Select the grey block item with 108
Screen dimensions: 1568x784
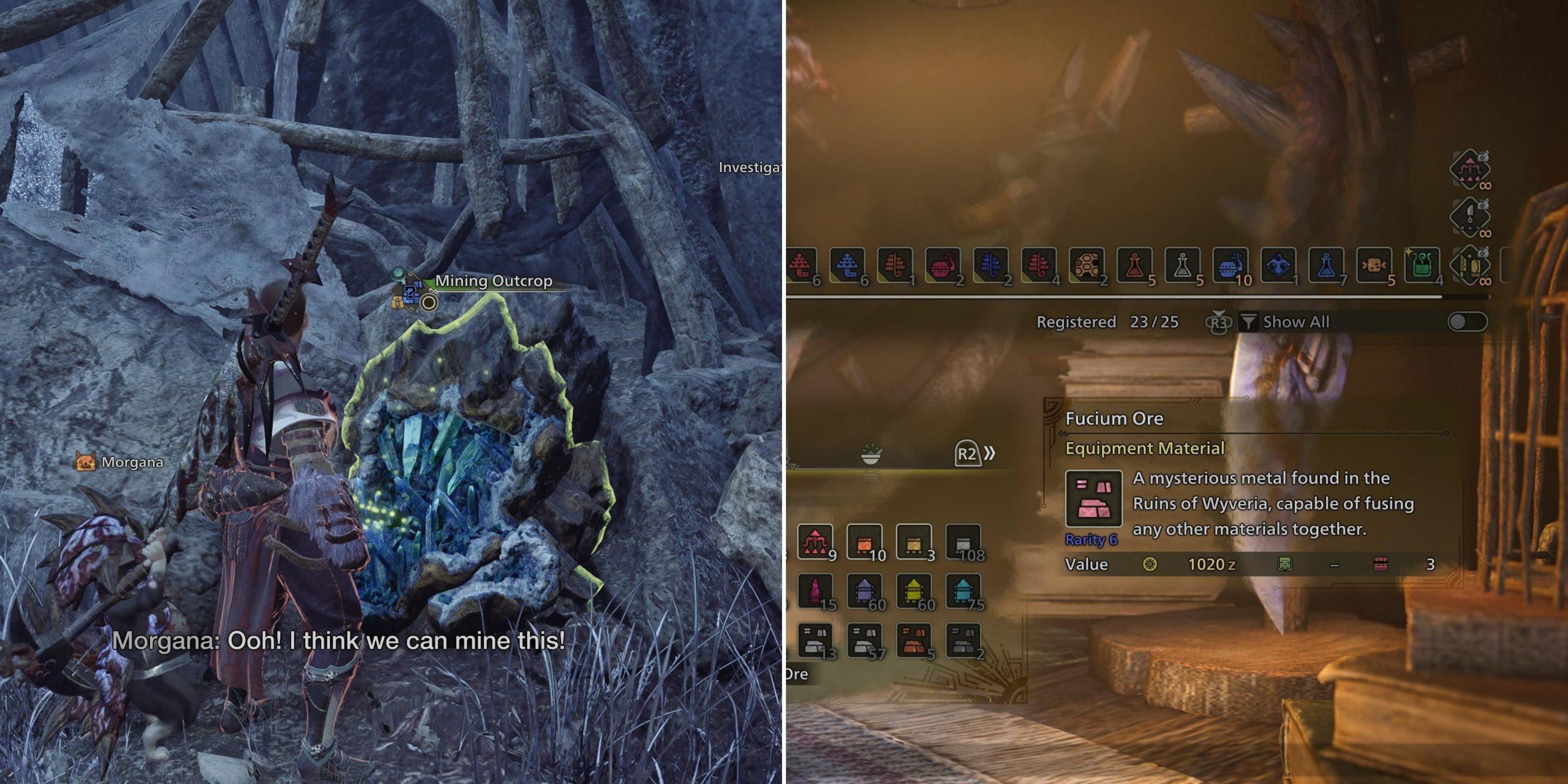tap(963, 542)
